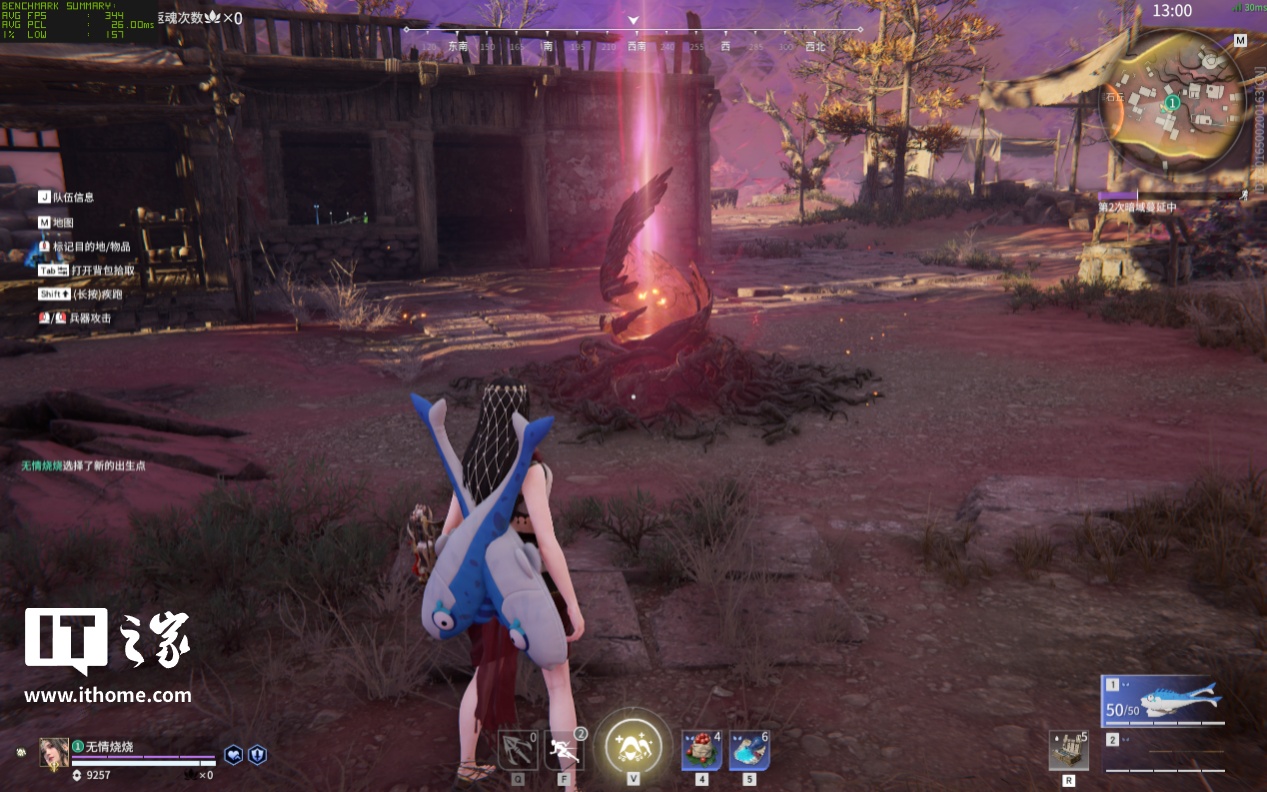Trigger the running figure dash skill
The width and height of the screenshot is (1267, 792).
click(x=565, y=750)
